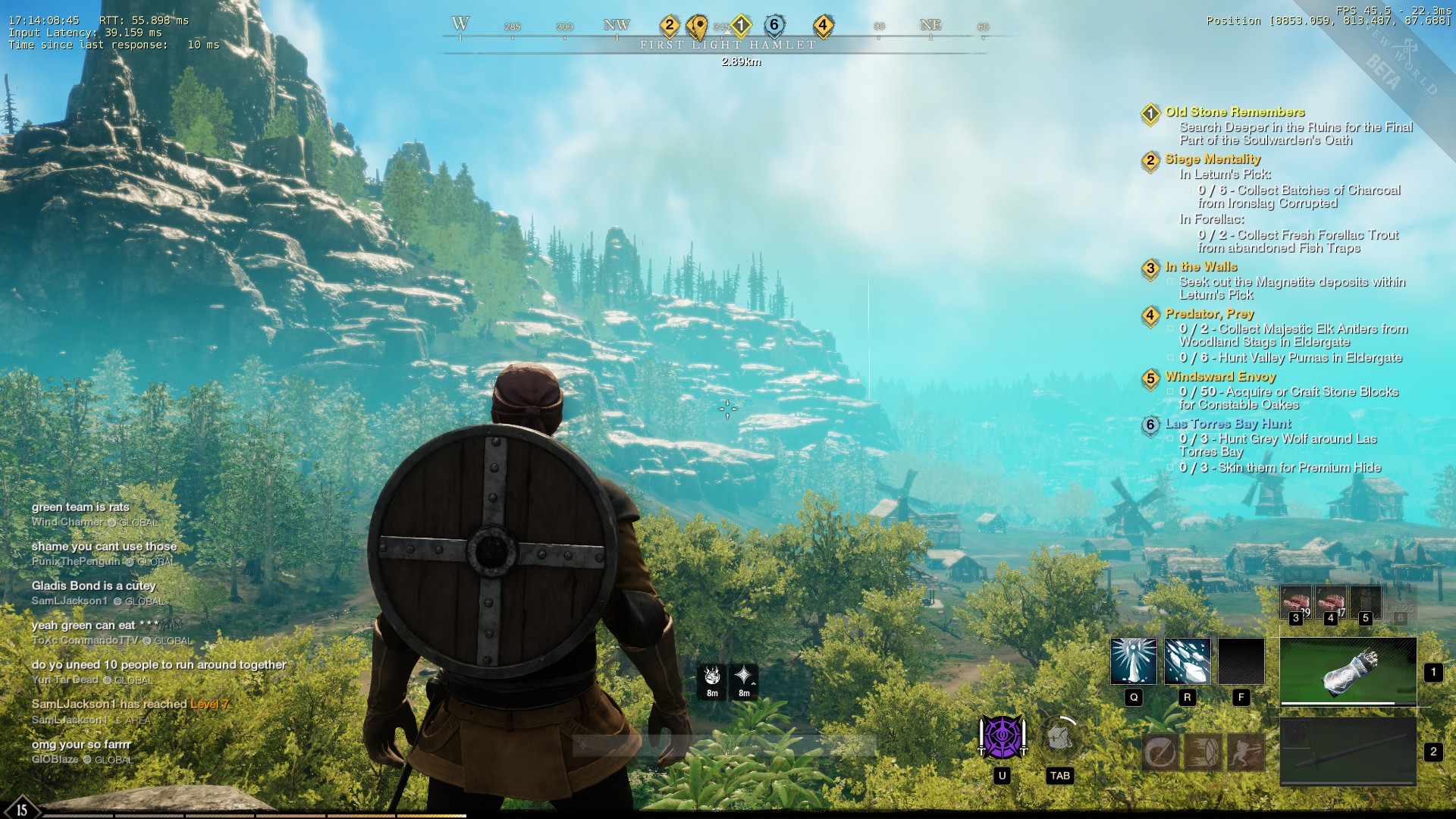Select the potion in quick slot 5
1456x819 pixels.
1366,602
